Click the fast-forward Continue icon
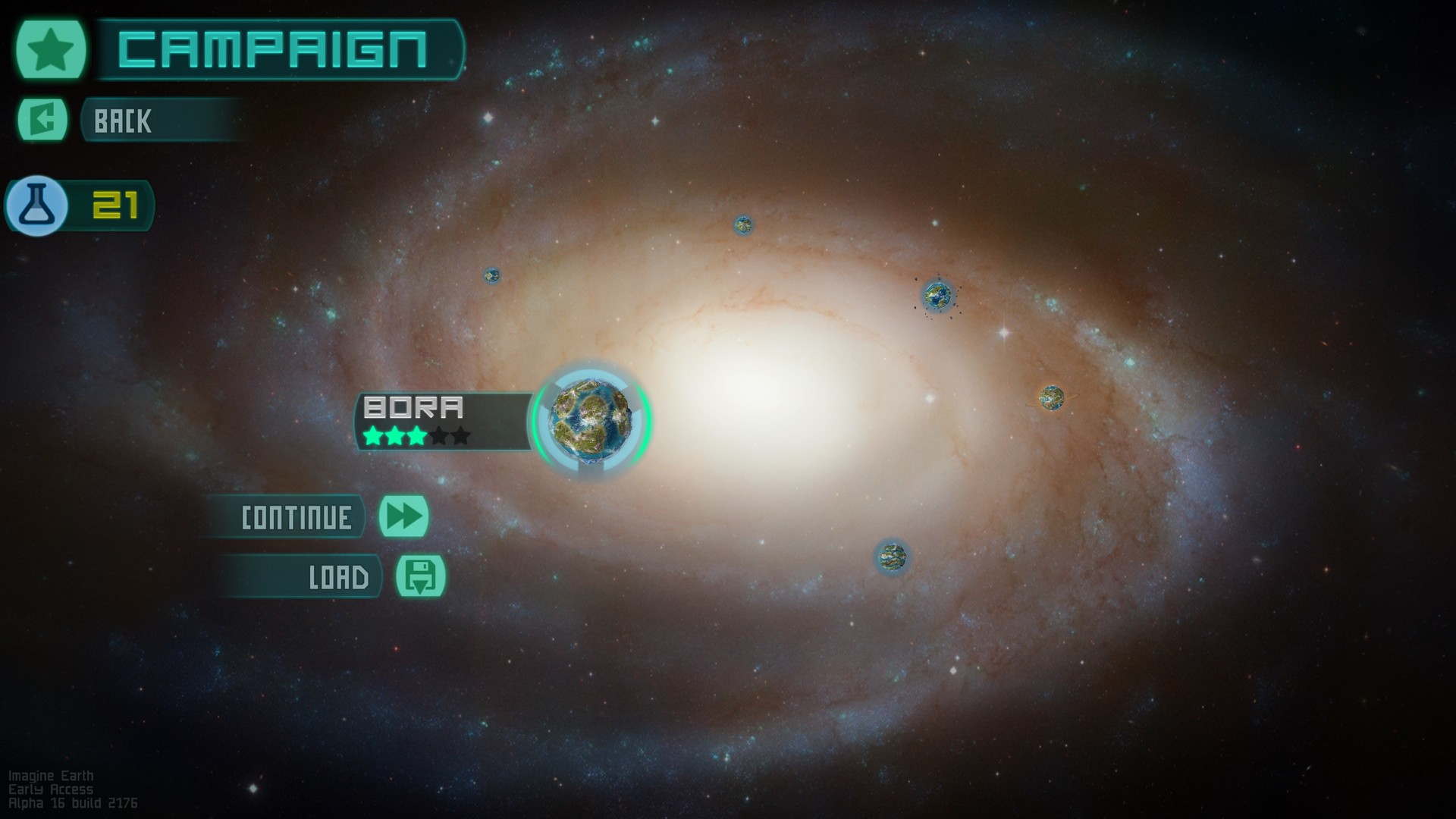Screen dimensions: 1456x819 click(x=405, y=516)
